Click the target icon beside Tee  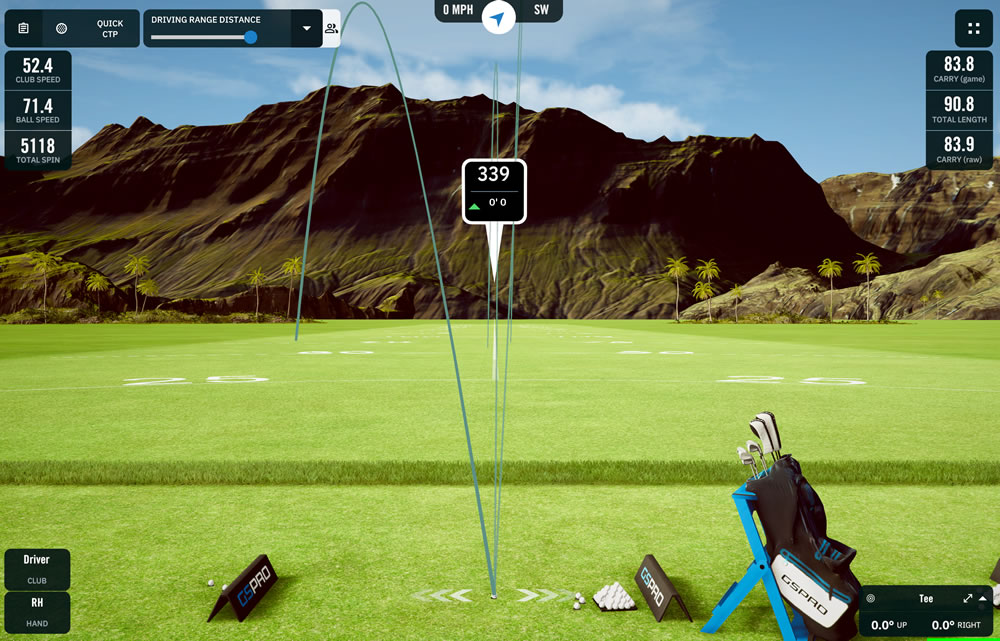pyautogui.click(x=871, y=599)
